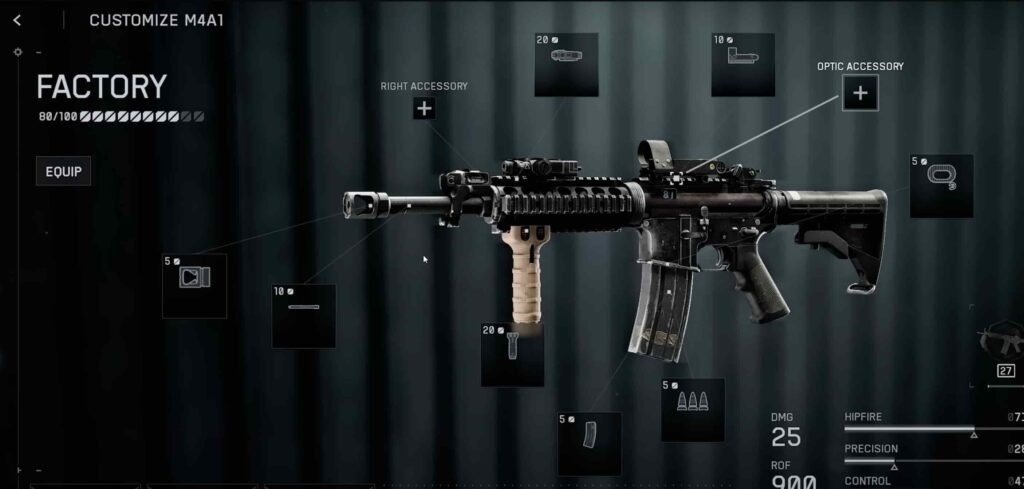Add an Optic Accessory attachment
Image resolution: width=1024 pixels, height=489 pixels.
tap(860, 94)
